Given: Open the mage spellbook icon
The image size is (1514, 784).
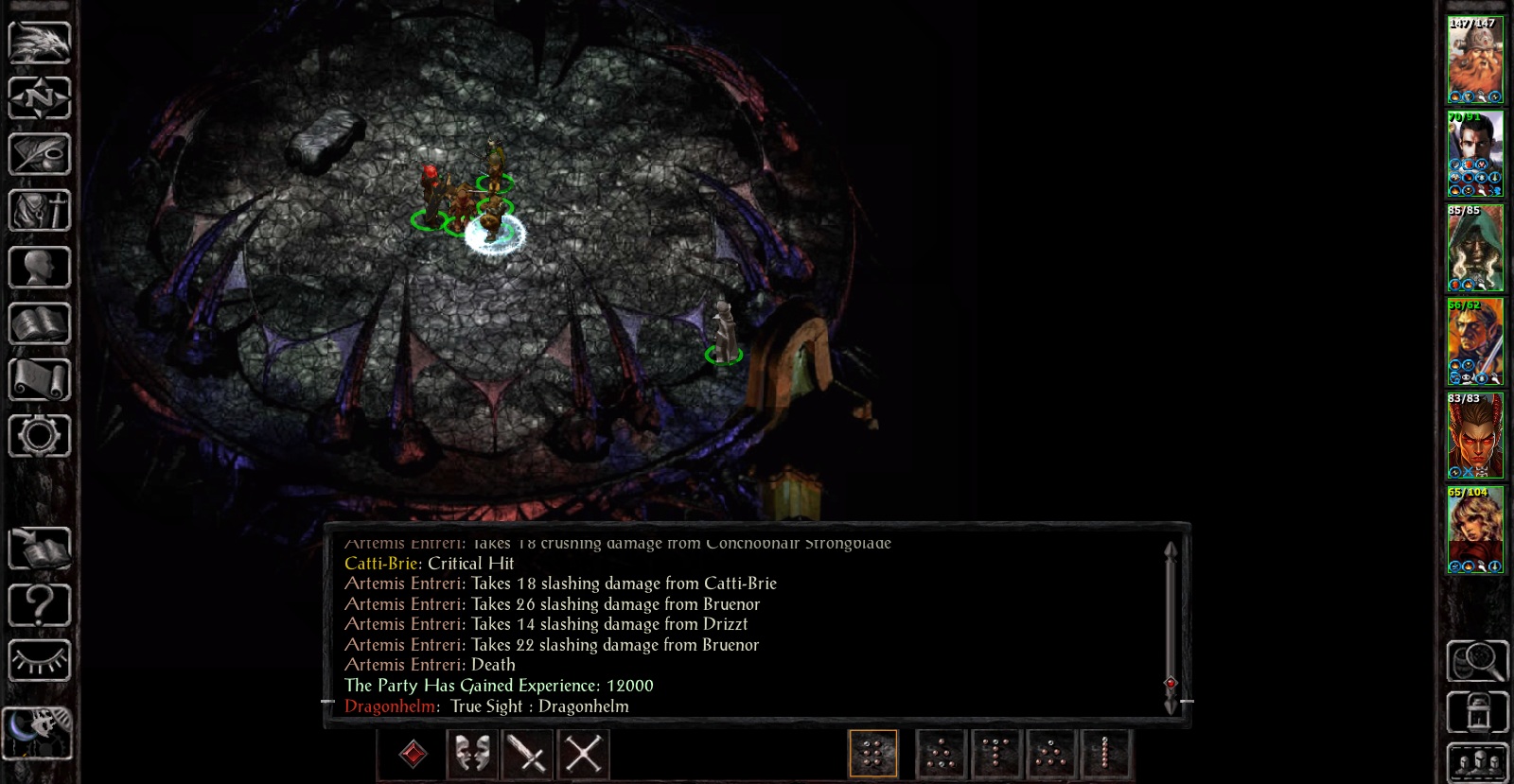Looking at the screenshot, I should click(x=40, y=324).
